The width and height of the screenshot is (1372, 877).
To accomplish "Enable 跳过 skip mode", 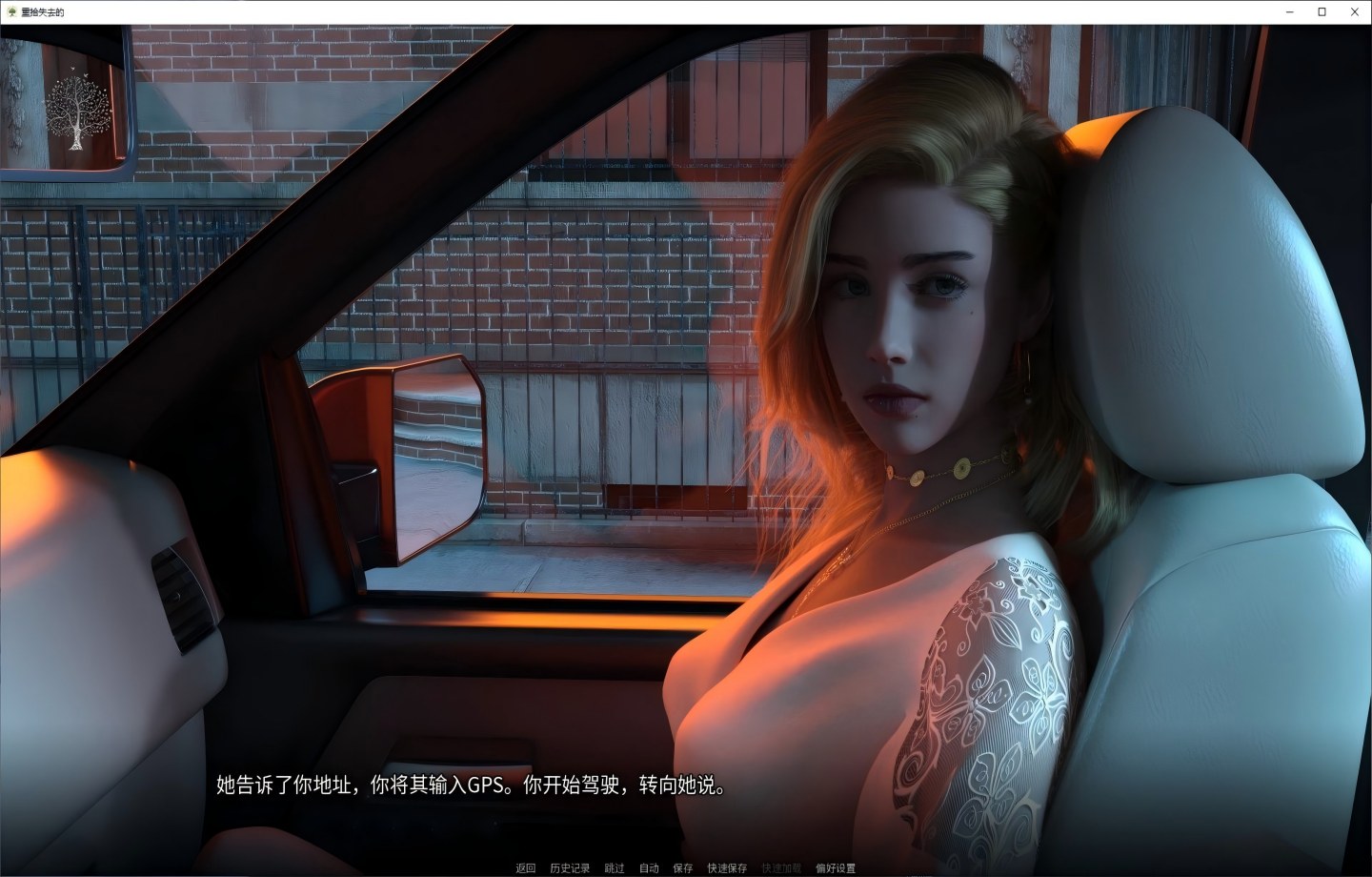I will pyautogui.click(x=613, y=868).
